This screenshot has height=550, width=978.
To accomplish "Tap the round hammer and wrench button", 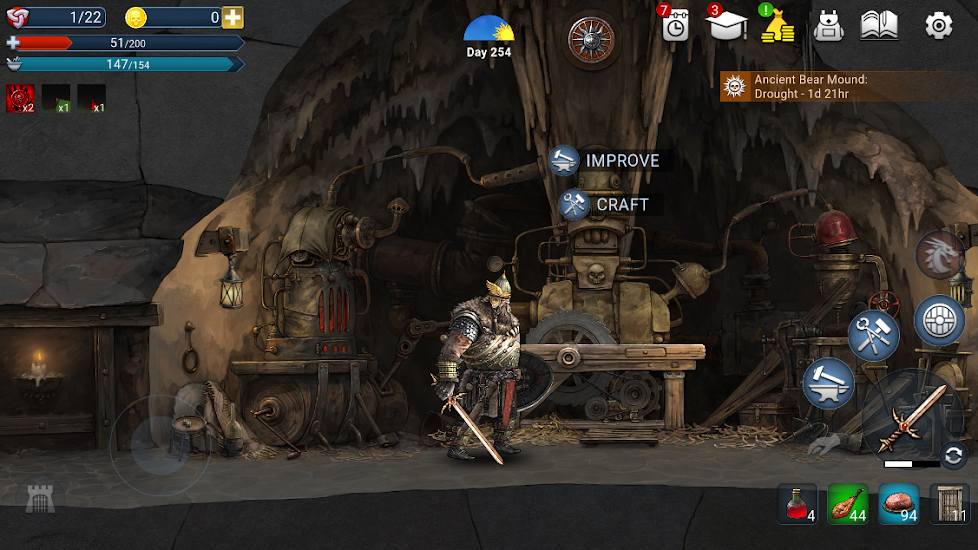I will tap(873, 335).
